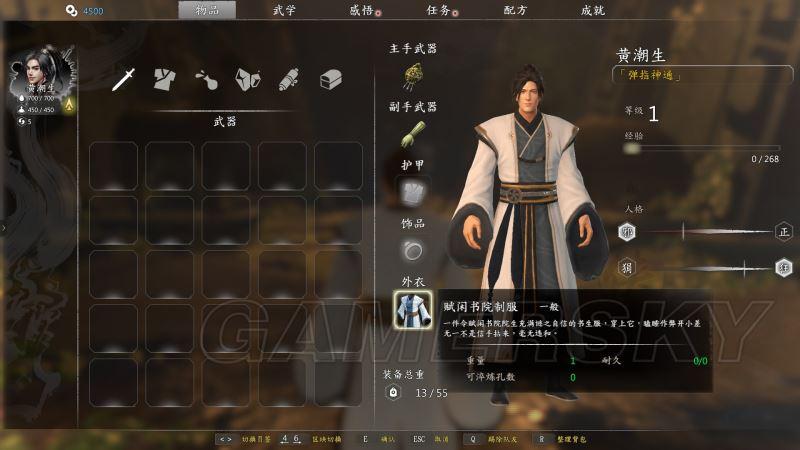This screenshot has height=450, width=800.
Task: Open the 任务 (Quests) tab
Action: pos(438,10)
